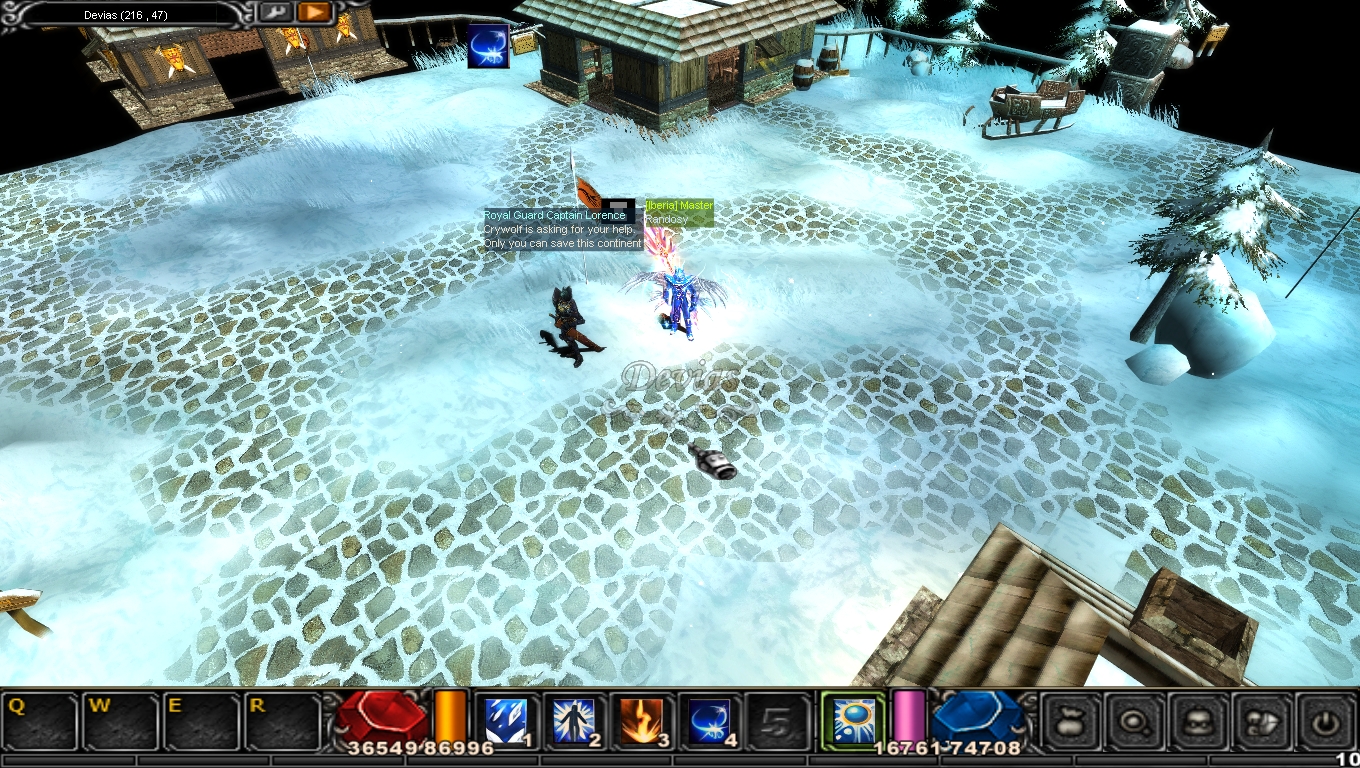
Task: Select the blue swirl skill in slot 4
Action: coord(709,721)
